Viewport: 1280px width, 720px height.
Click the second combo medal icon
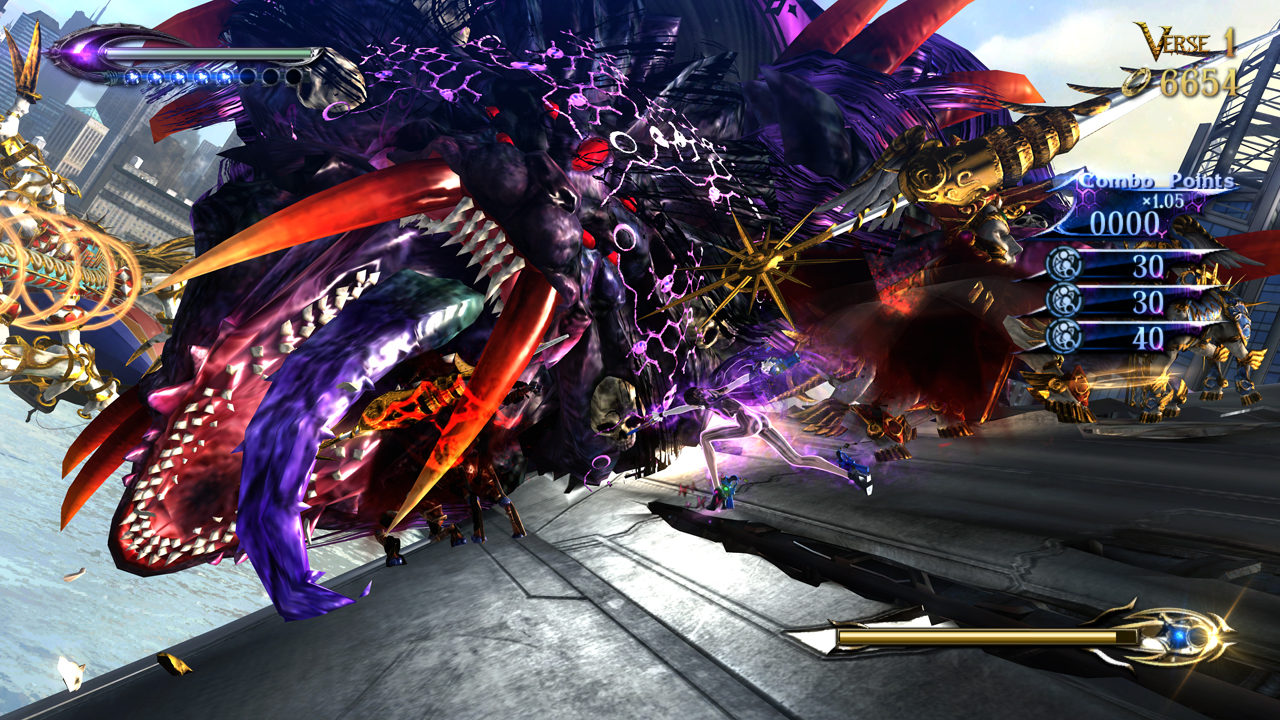point(1062,299)
